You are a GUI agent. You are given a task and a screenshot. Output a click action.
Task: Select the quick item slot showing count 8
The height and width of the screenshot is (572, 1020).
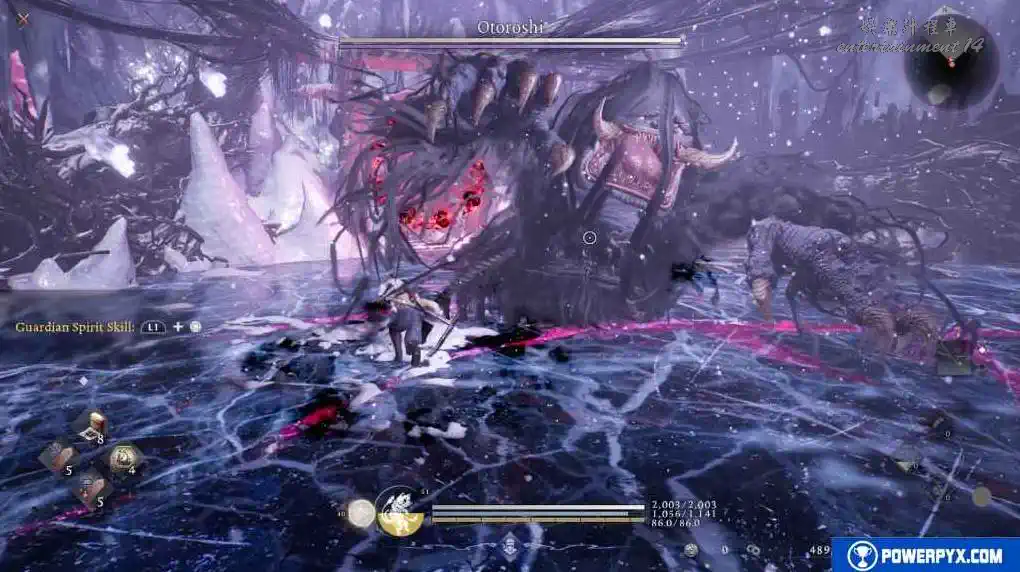coord(90,427)
